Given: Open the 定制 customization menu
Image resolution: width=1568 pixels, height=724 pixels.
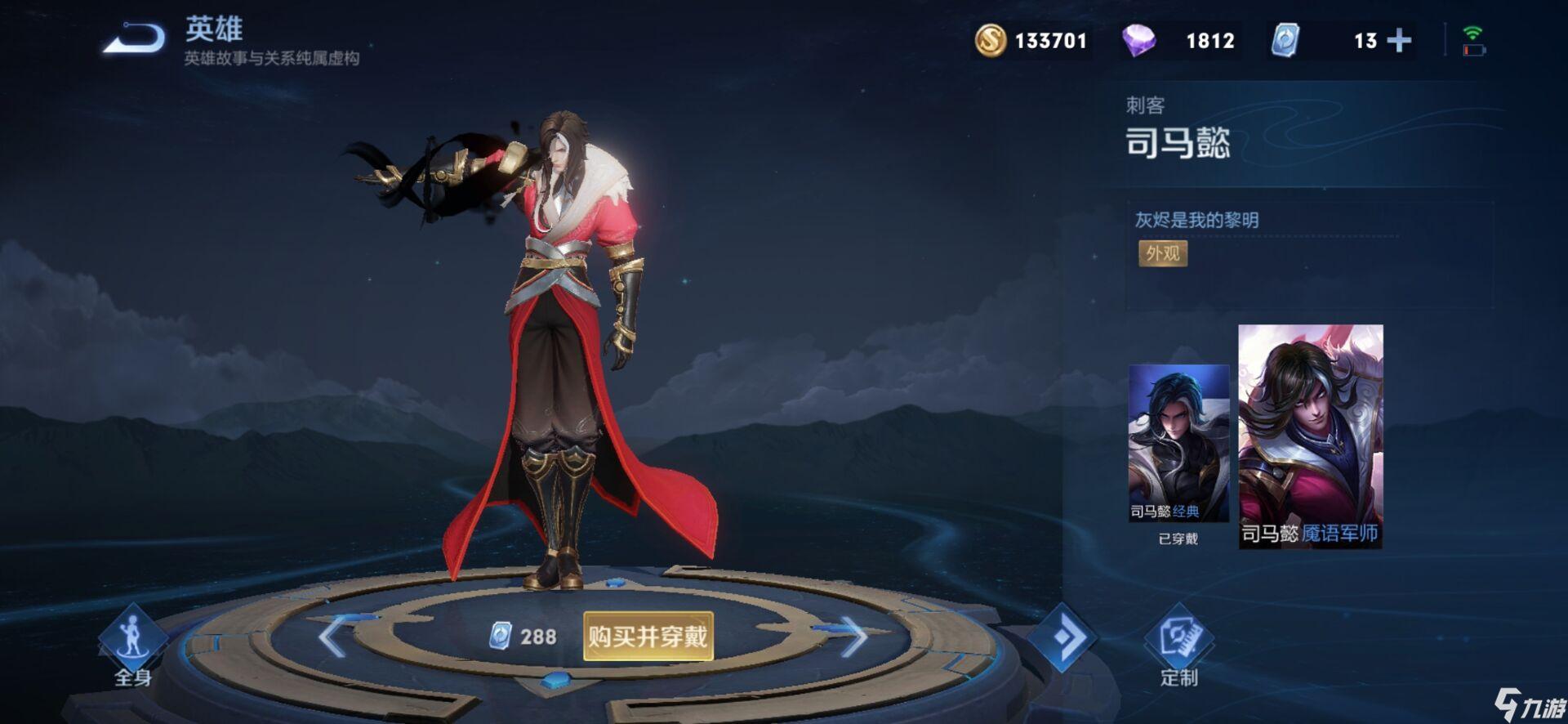Looking at the screenshot, I should [x=1178, y=646].
